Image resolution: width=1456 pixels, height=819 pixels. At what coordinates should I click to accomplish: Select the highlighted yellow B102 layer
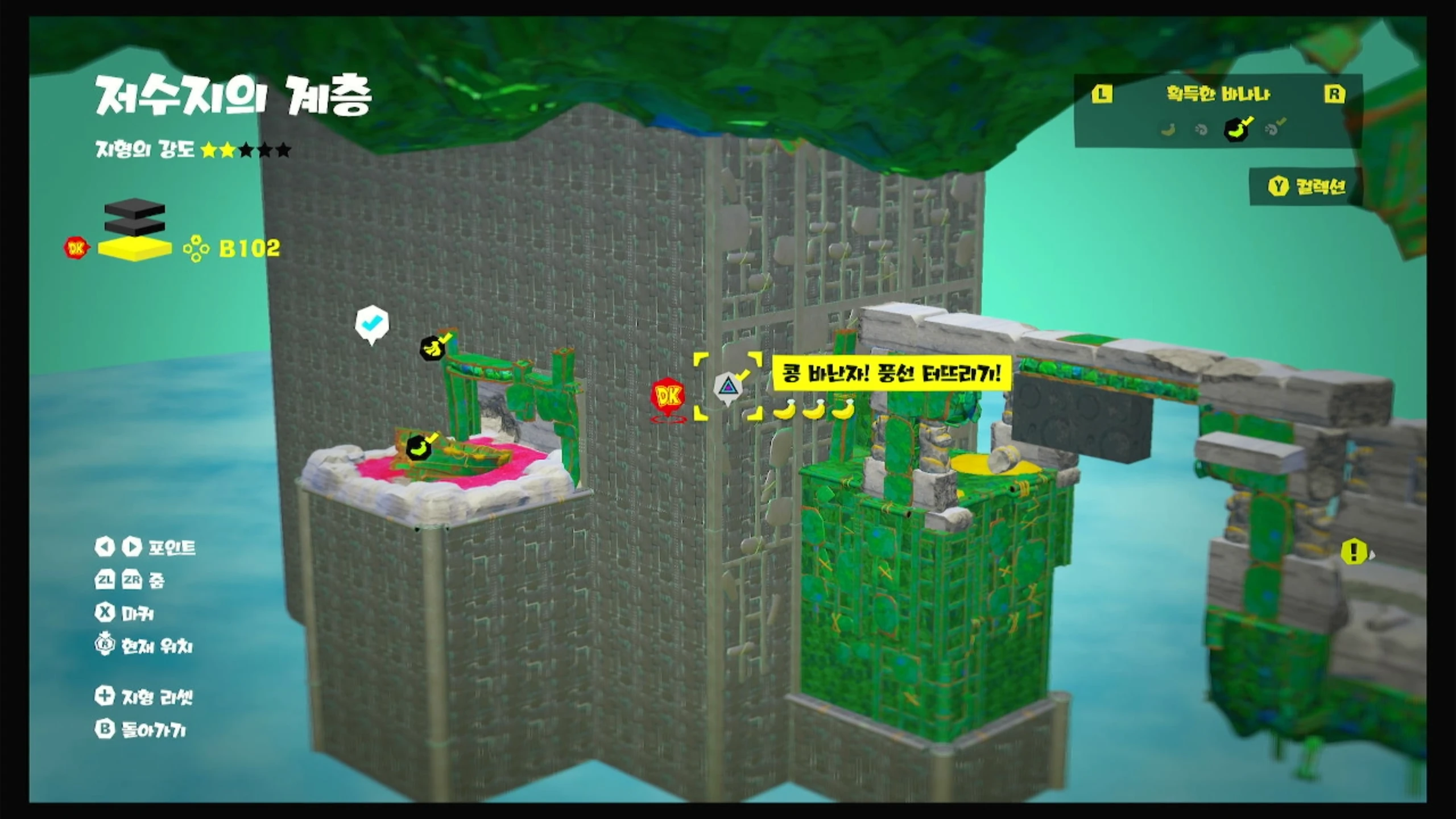[135, 249]
